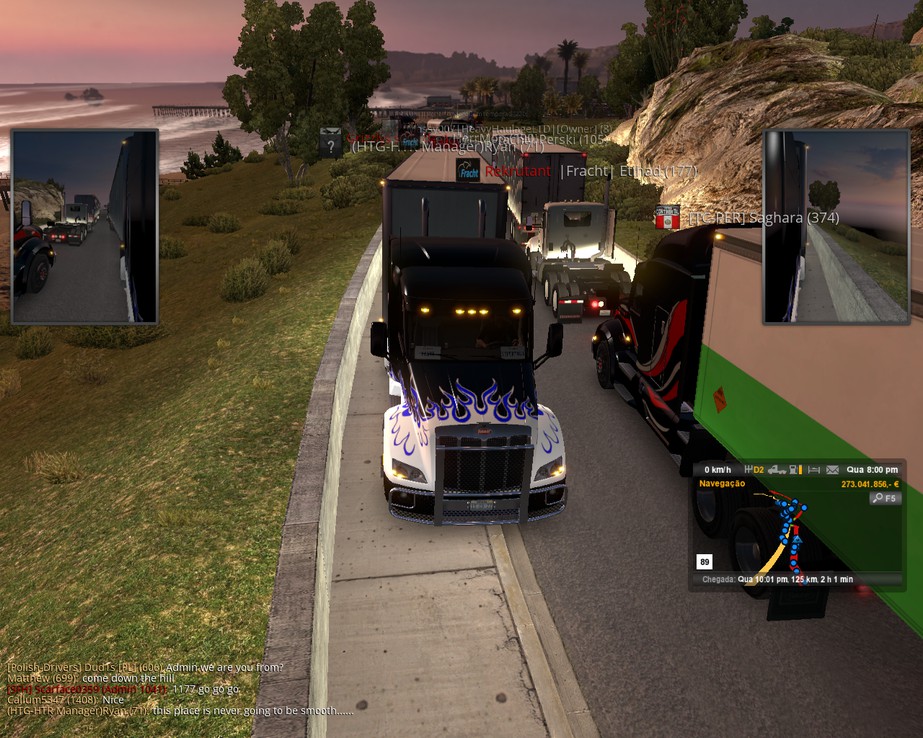Open the mail envelope icon in route advisor
This screenshot has height=738, width=923.
pyautogui.click(x=832, y=470)
